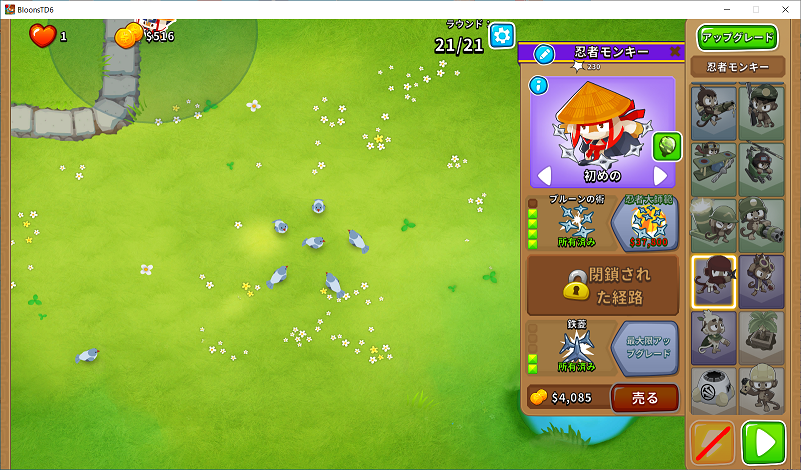Select the Ninja Monkey in tower shop
The image size is (801, 470).
714,280
